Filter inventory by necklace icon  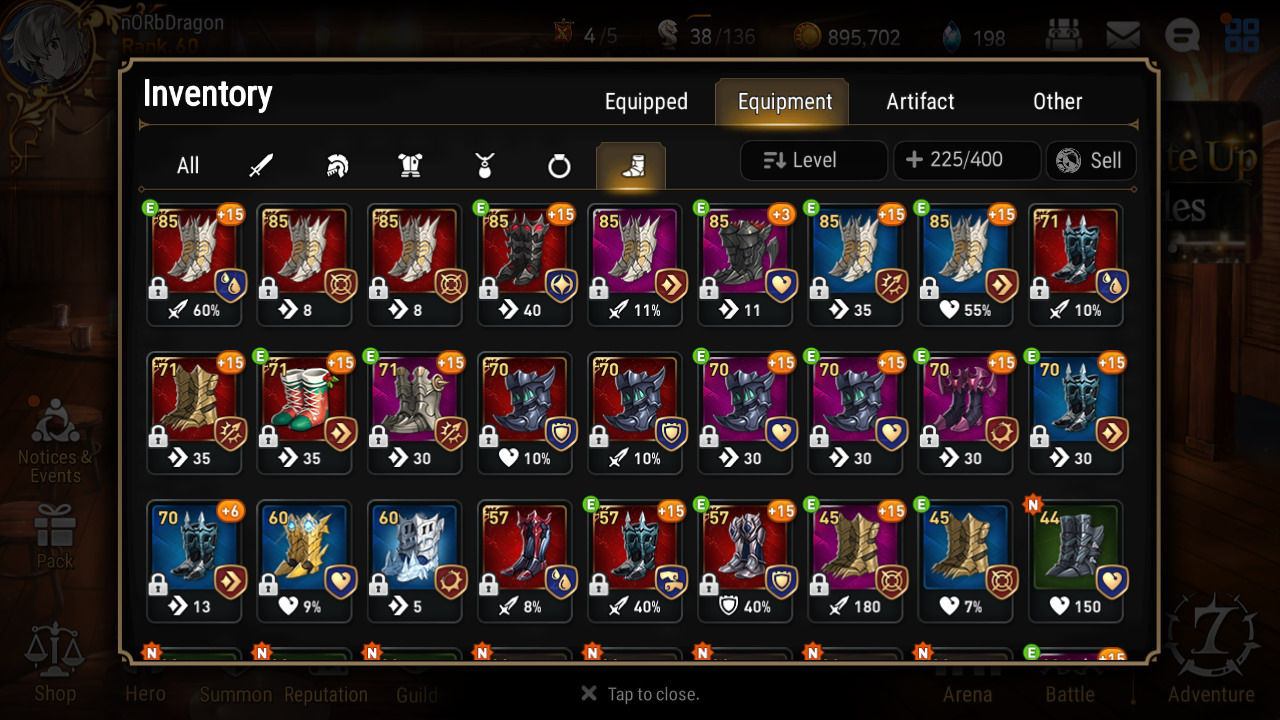[485, 166]
